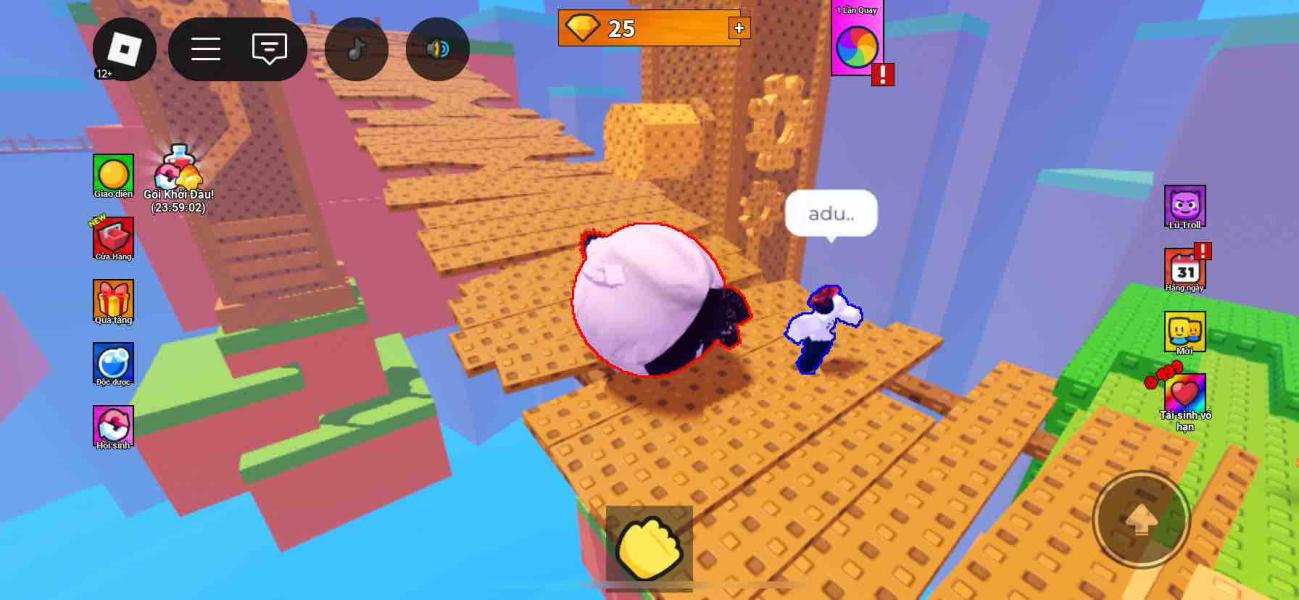Image resolution: width=1299 pixels, height=600 pixels.
Task: Toggle the sound speaker button
Action: [x=438, y=49]
